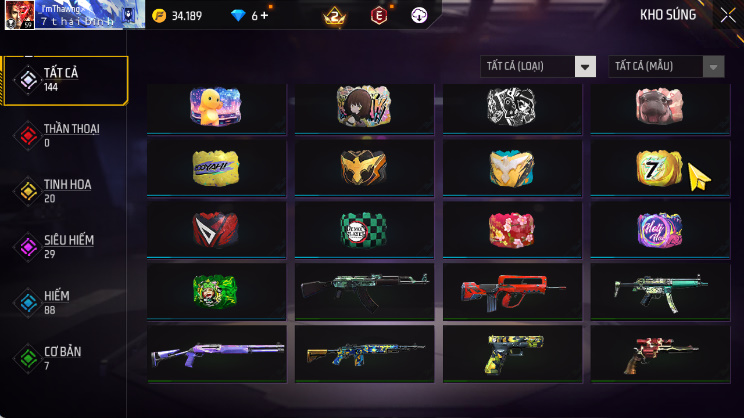Open the player profile avatar

(x=20, y=15)
